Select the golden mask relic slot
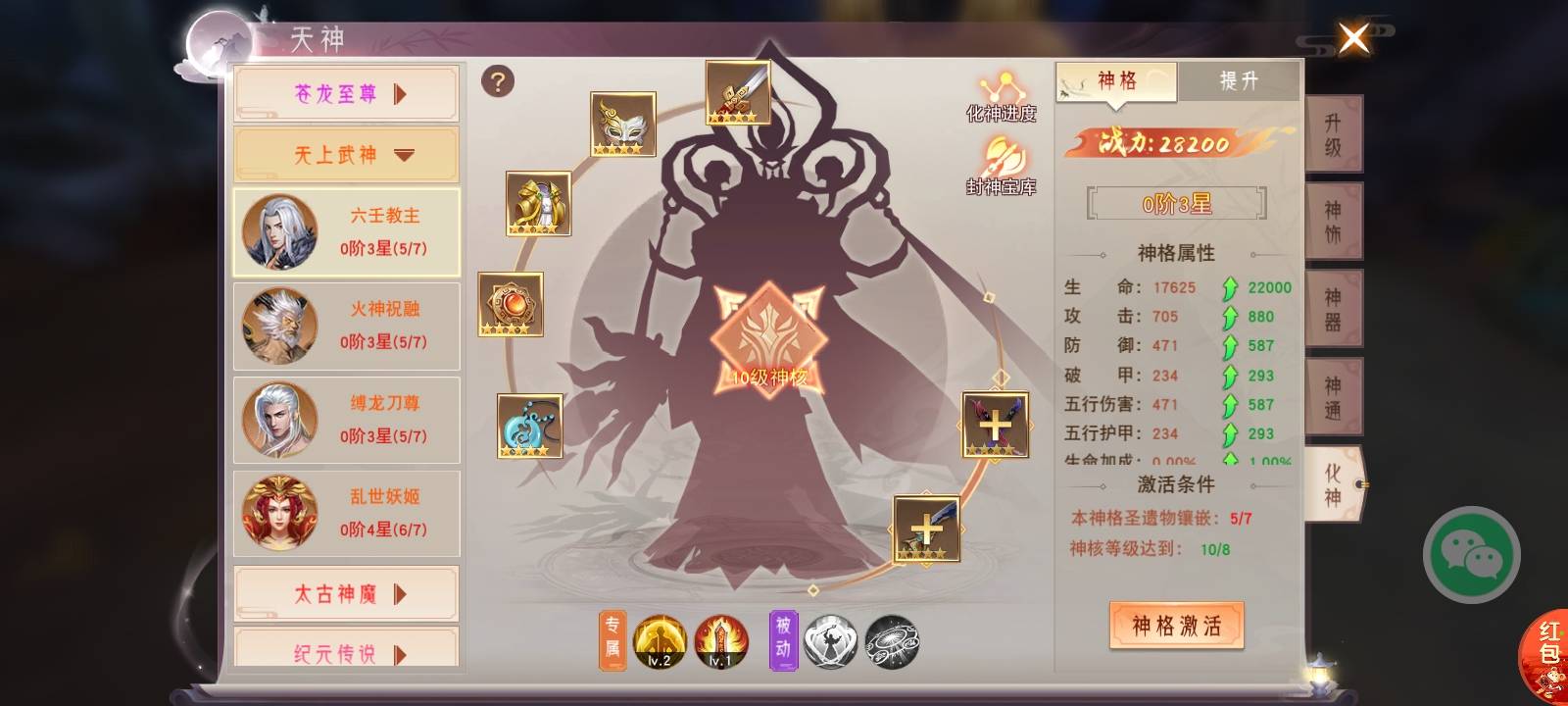Viewport: 1568px width, 706px height. click(x=622, y=124)
